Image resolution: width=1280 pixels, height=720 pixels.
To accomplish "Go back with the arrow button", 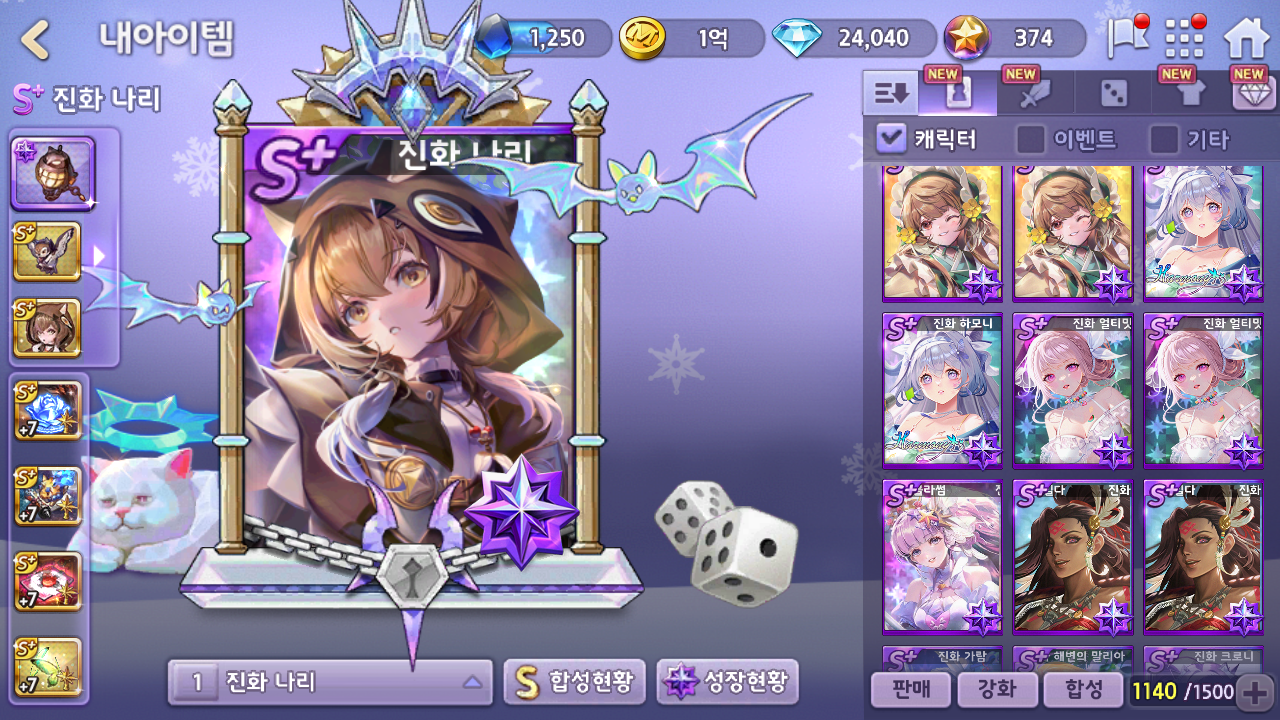I will pos(36,40).
